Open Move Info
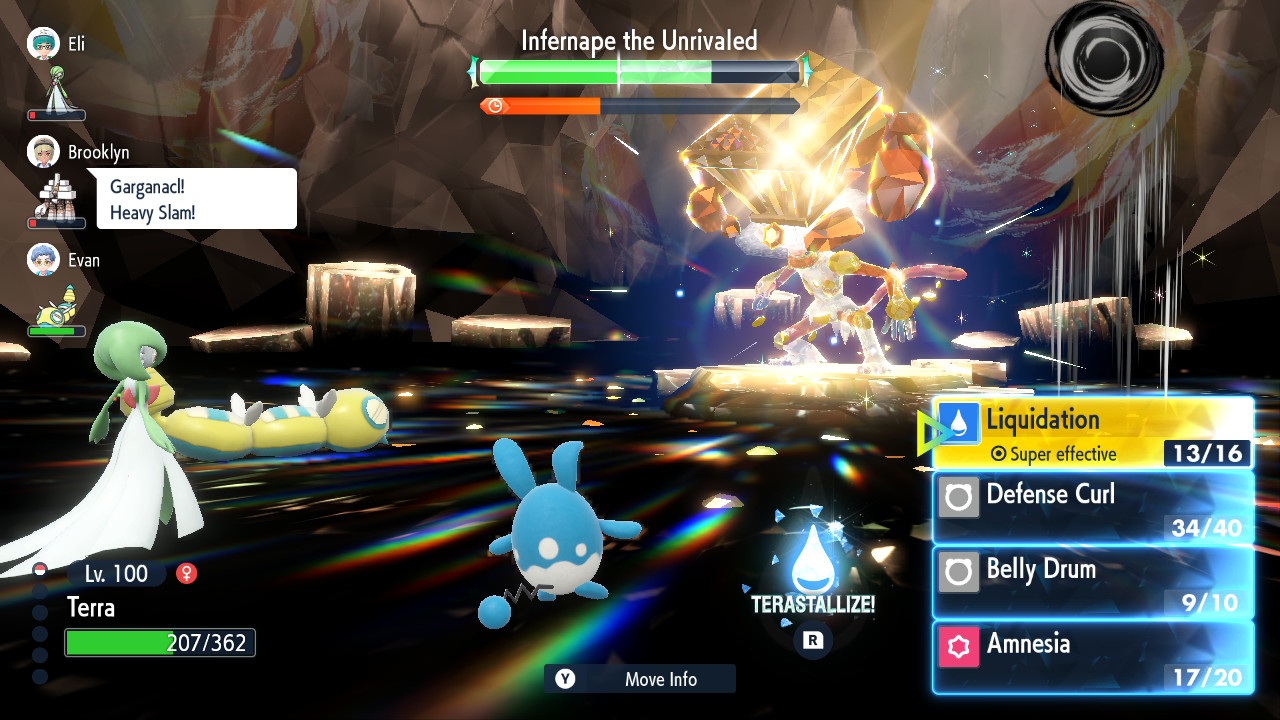1280x720 pixels. pyautogui.click(x=640, y=679)
